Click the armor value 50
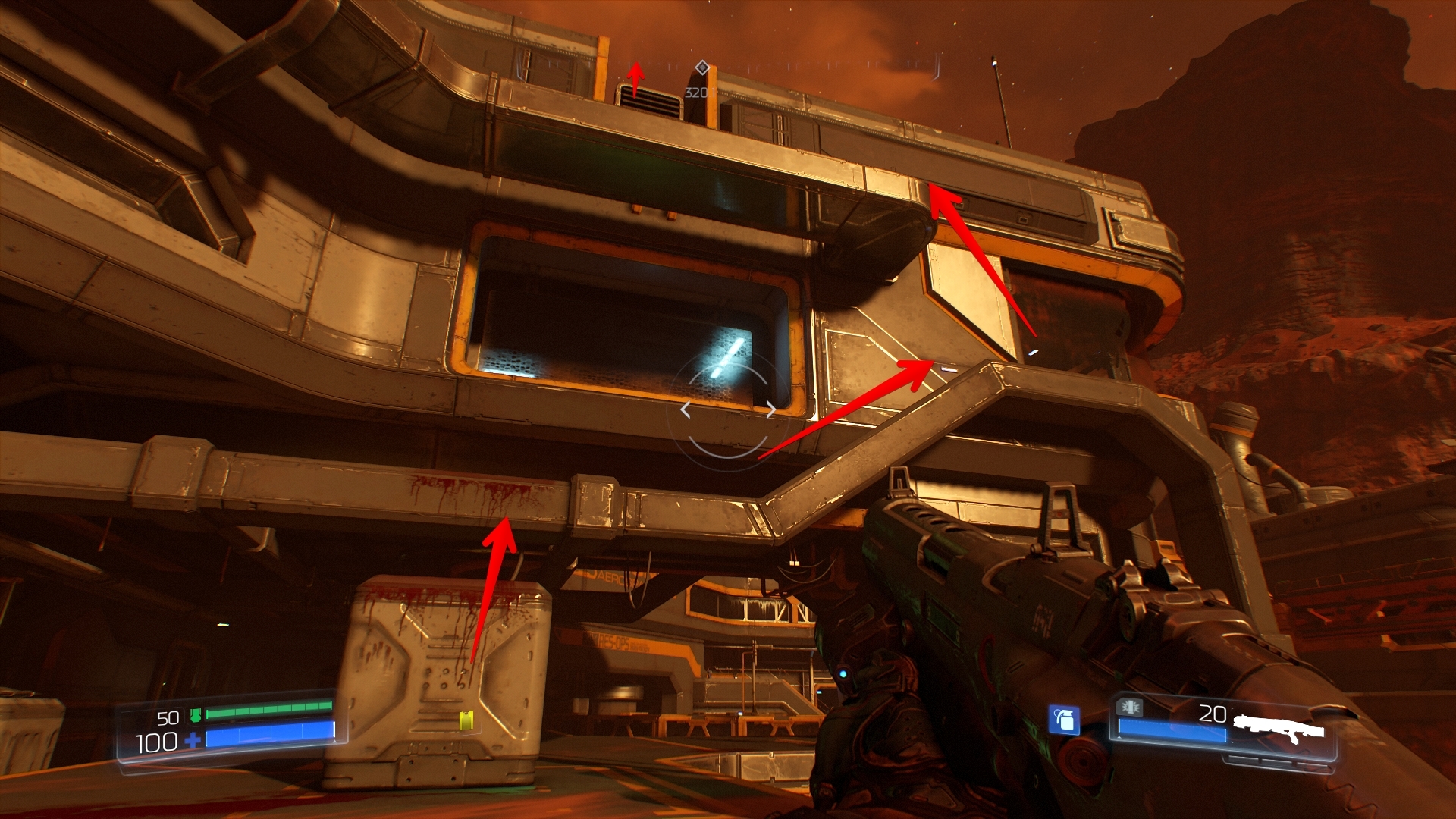 point(168,717)
